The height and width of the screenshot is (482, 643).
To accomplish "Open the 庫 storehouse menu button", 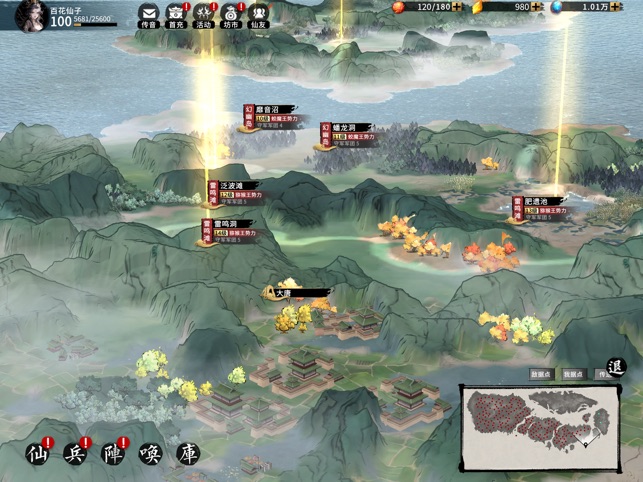I will pyautogui.click(x=188, y=454).
